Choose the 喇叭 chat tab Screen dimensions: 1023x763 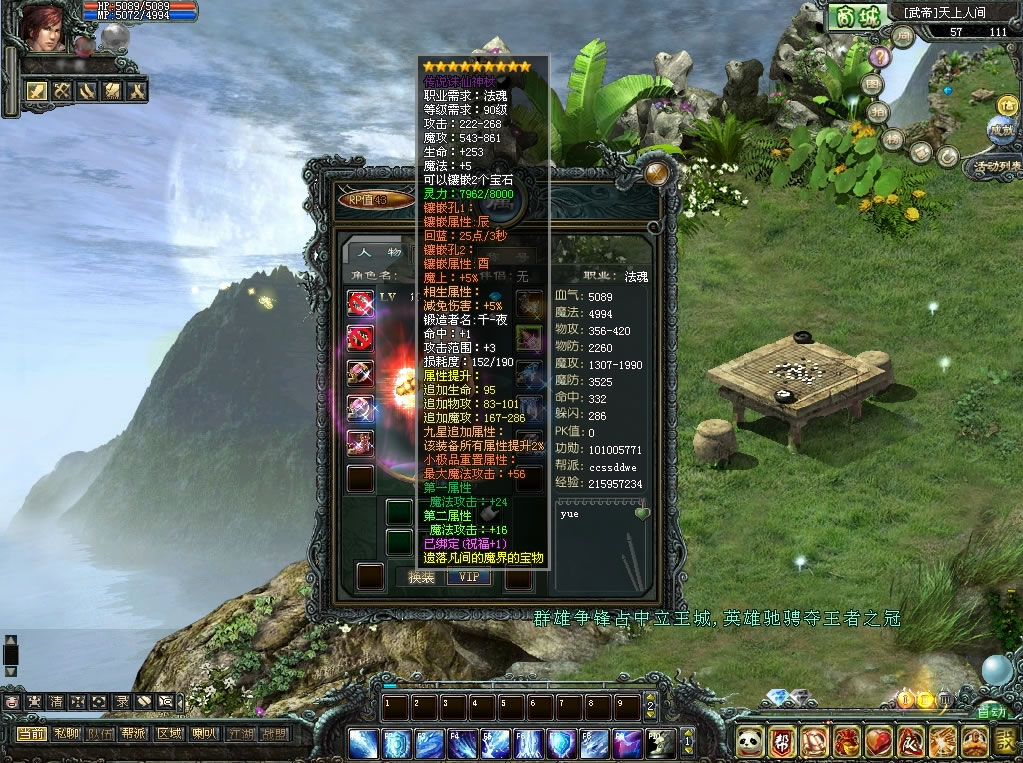point(204,733)
